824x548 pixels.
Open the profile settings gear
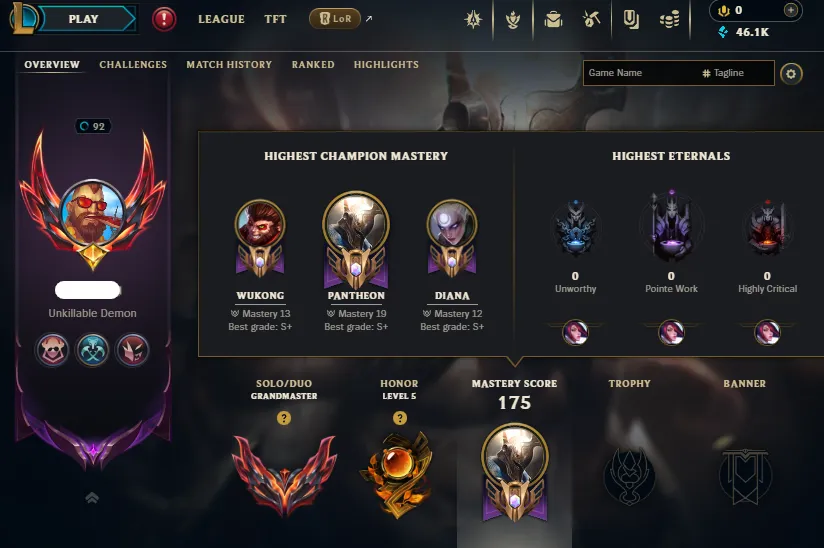[791, 73]
